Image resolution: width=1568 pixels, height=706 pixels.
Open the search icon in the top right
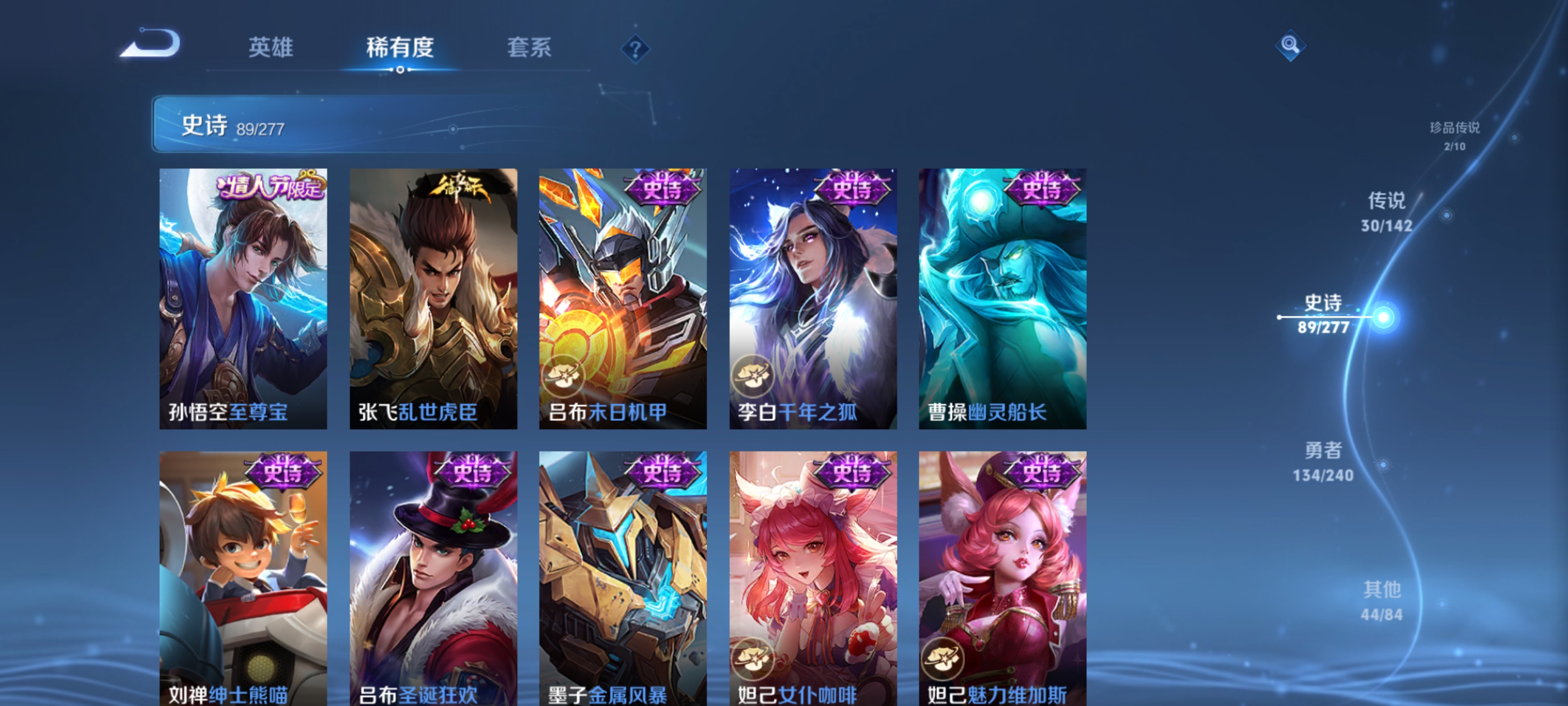click(1290, 46)
